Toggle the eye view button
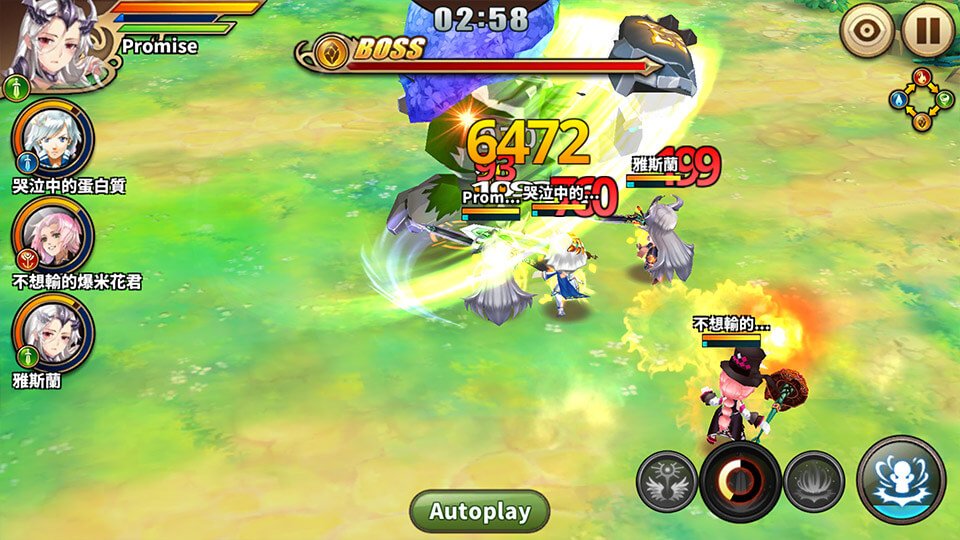Image resolution: width=960 pixels, height=540 pixels. [x=867, y=32]
